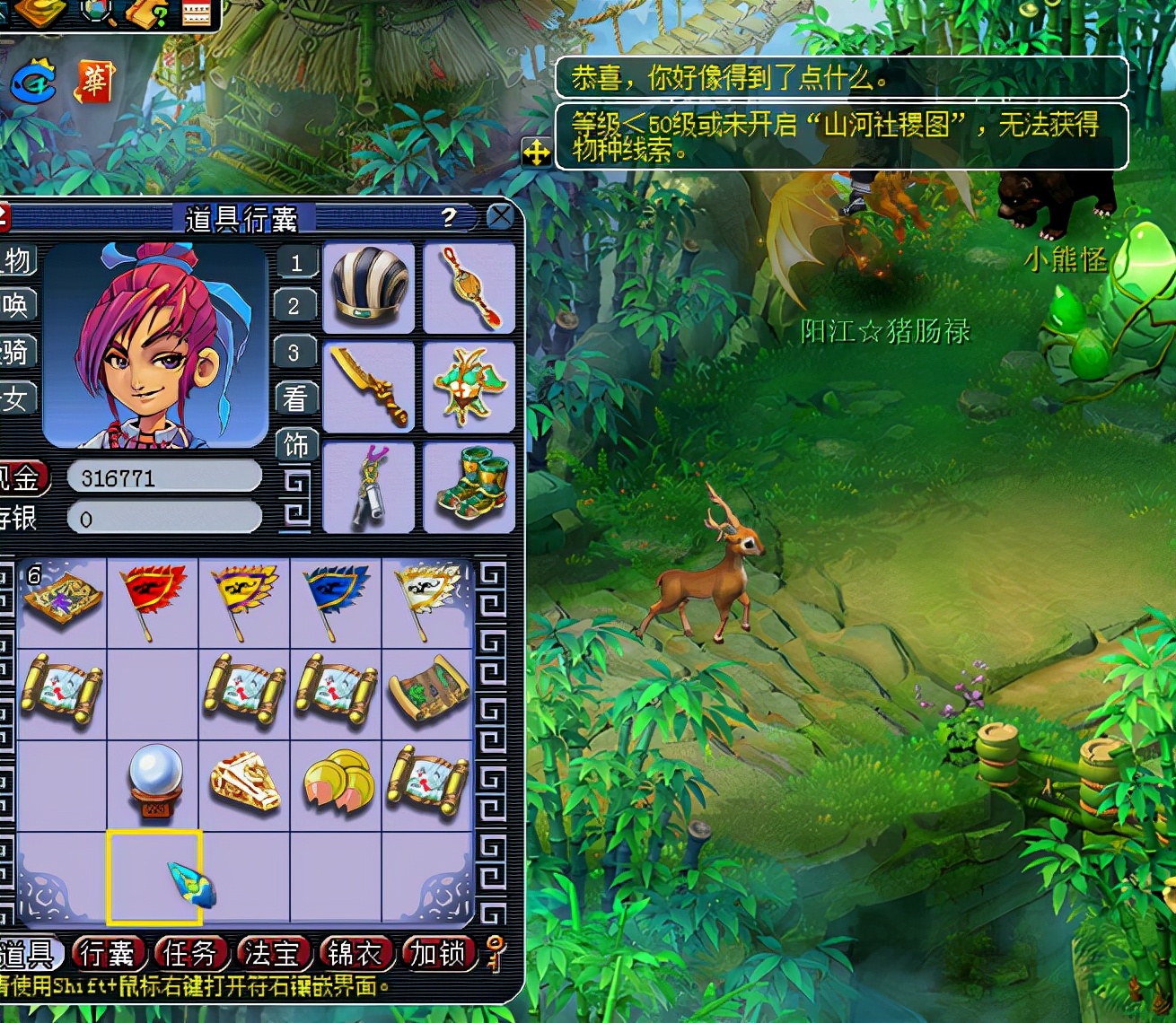This screenshot has height=1023, width=1176.
Task: Click the red 華 icon
Action: tap(95, 82)
